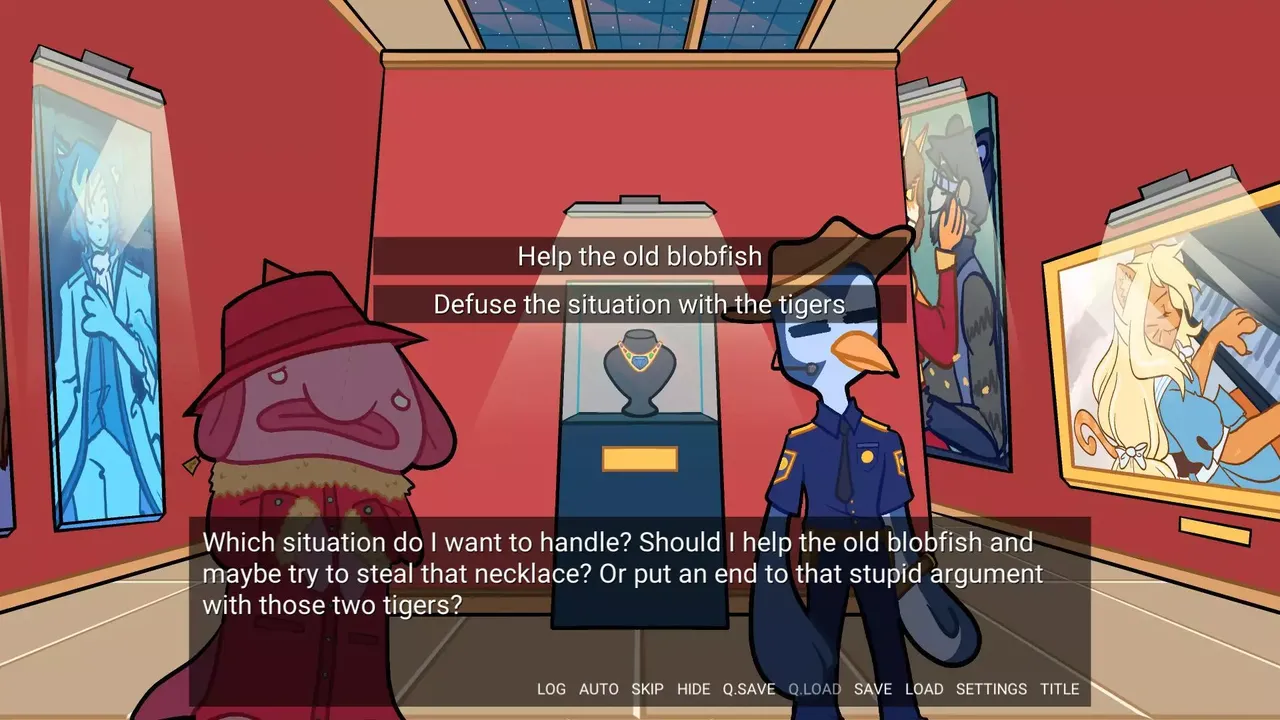HIDE the dialogue box
This screenshot has width=1280, height=720.
coord(695,689)
